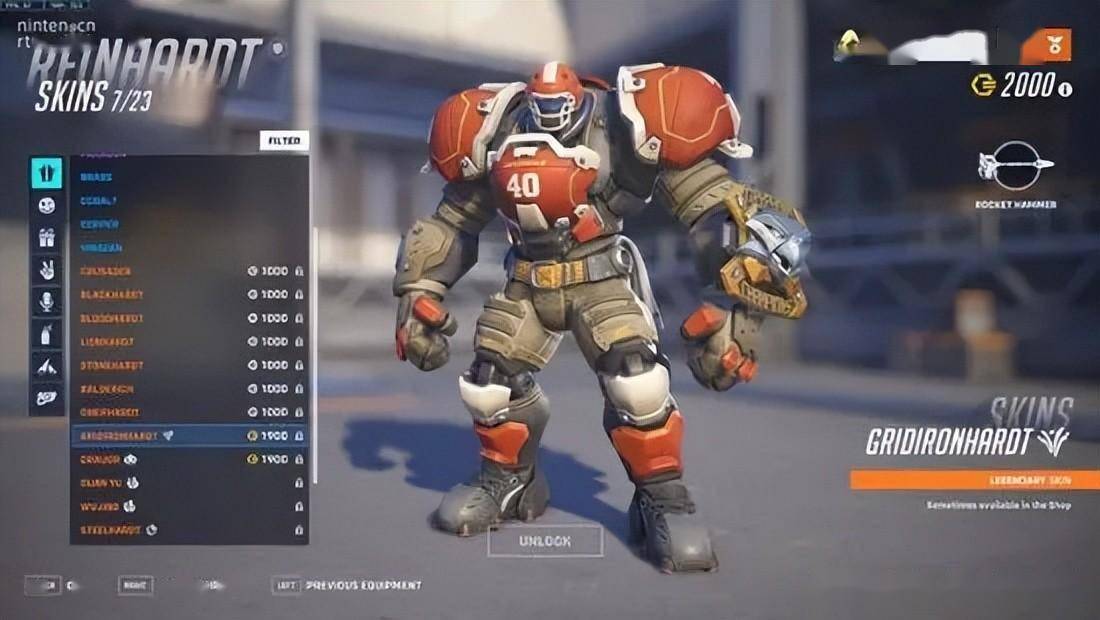
Task: Click the Unlock button
Action: coord(545,541)
